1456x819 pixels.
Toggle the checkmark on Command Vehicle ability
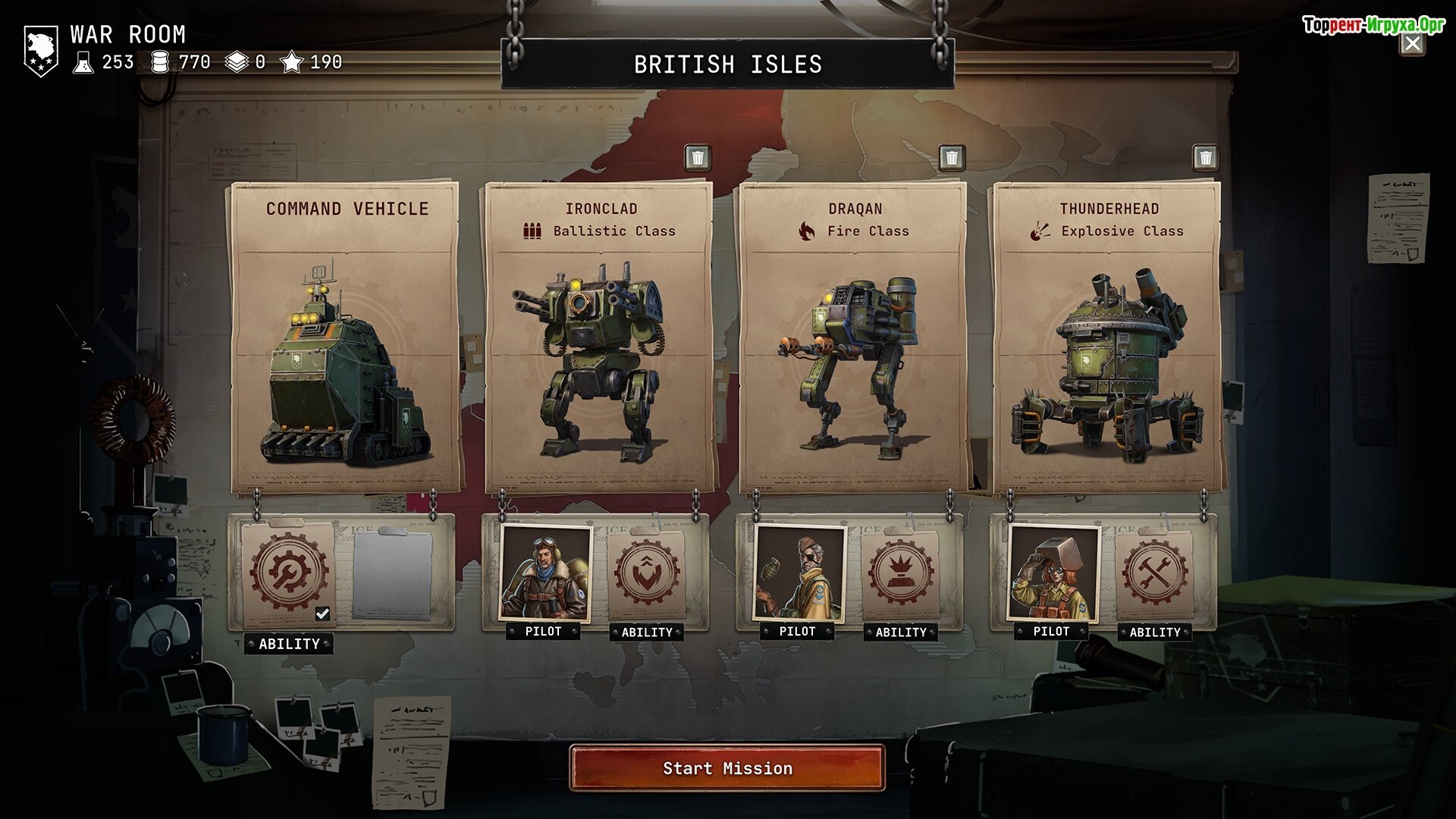click(x=322, y=613)
